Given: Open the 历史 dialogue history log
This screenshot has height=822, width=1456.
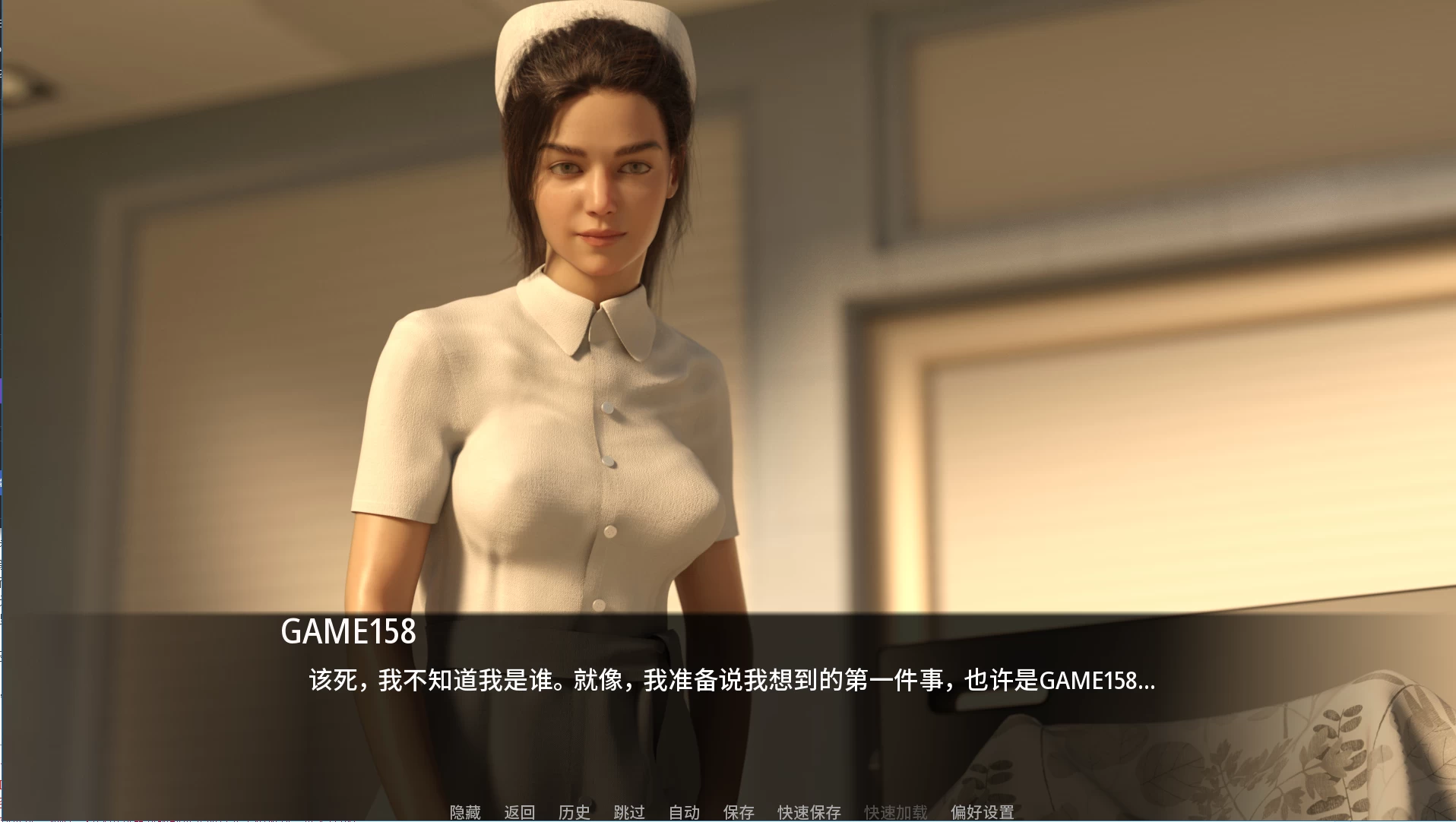Looking at the screenshot, I should click(574, 811).
